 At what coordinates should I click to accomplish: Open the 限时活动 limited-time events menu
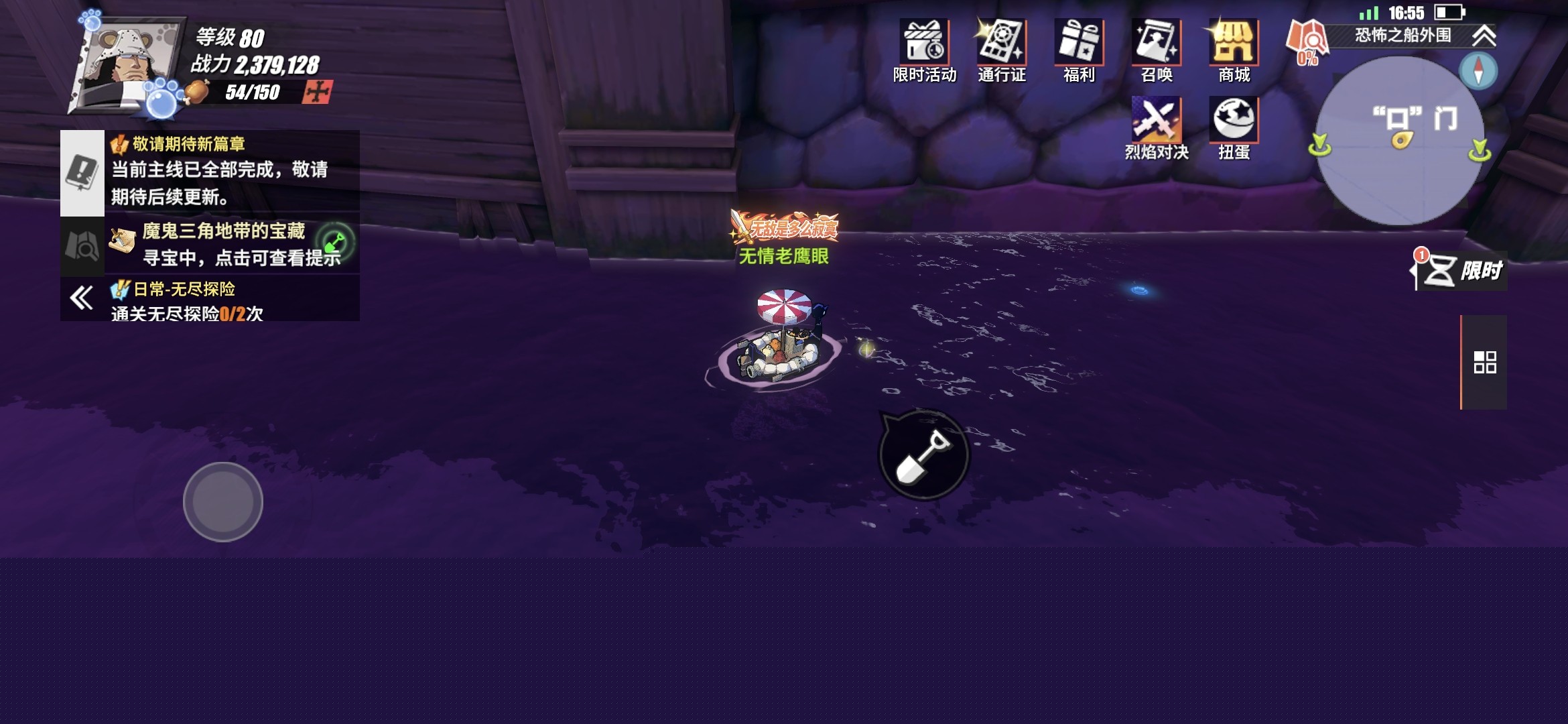tap(924, 51)
